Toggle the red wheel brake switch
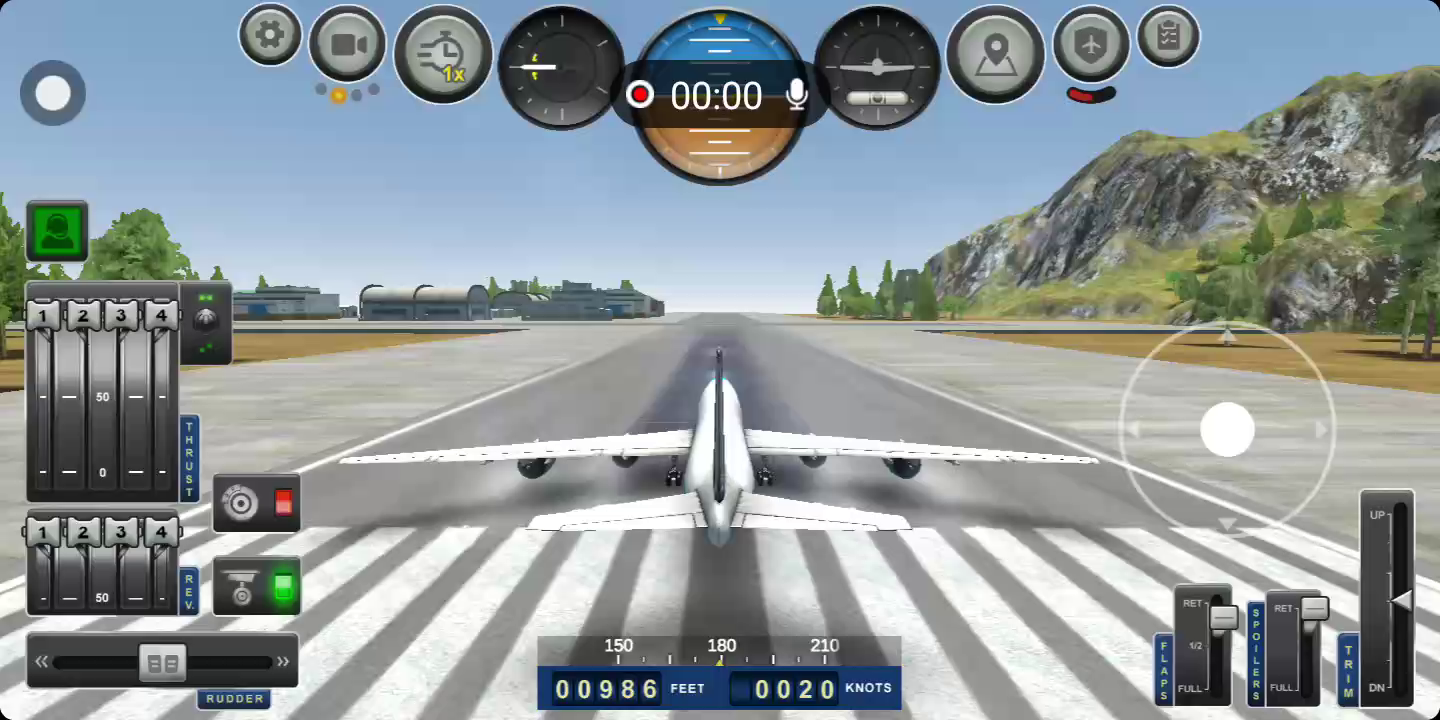 pyautogui.click(x=283, y=502)
